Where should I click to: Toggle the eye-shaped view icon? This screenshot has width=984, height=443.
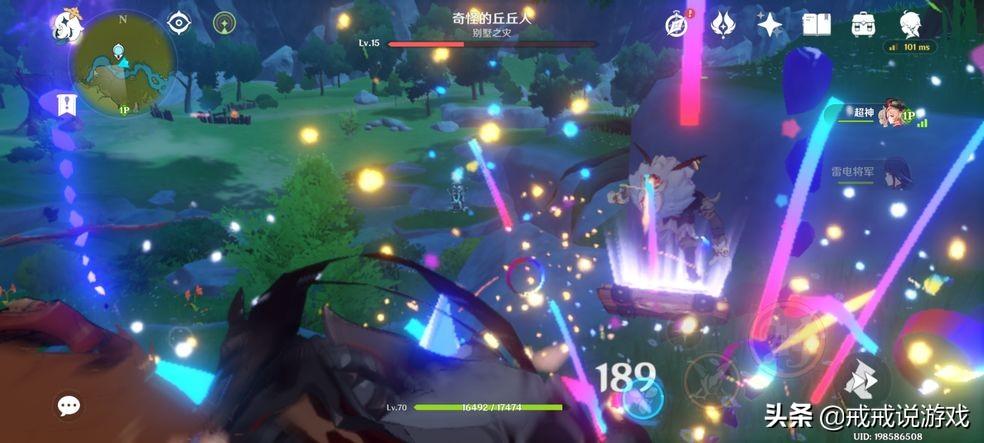pyautogui.click(x=179, y=22)
